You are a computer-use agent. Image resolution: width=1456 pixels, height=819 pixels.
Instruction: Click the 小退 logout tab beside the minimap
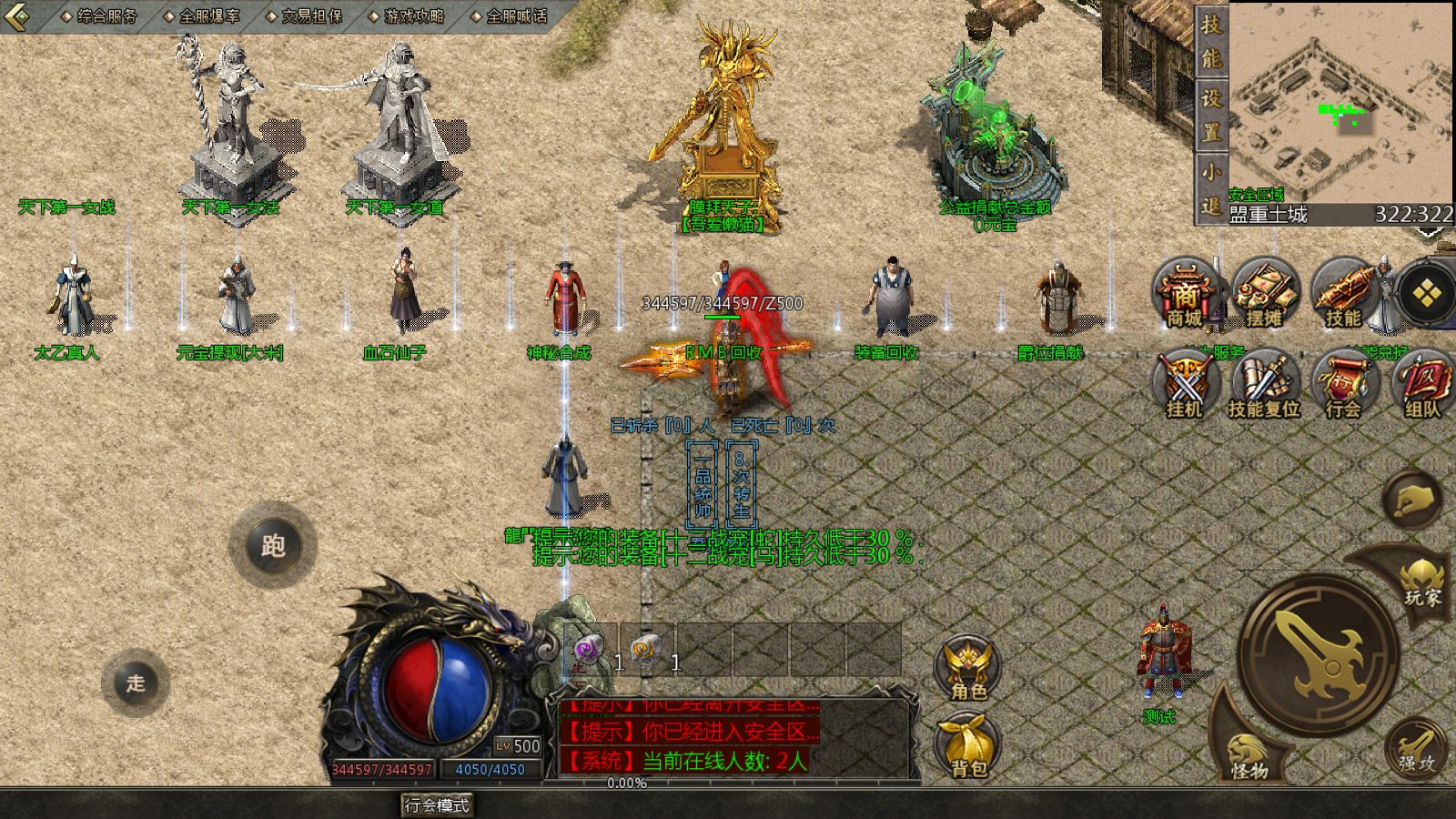[1210, 187]
